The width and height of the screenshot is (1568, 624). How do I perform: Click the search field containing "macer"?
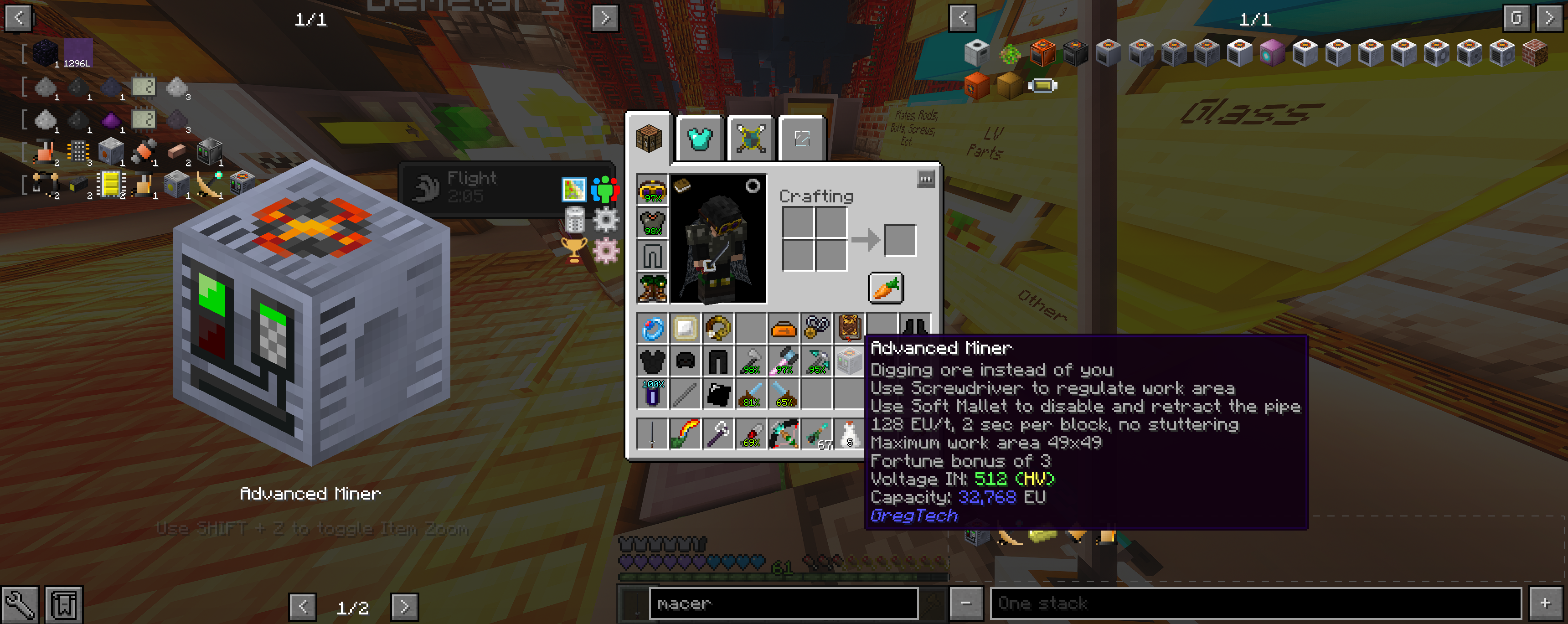[783, 603]
